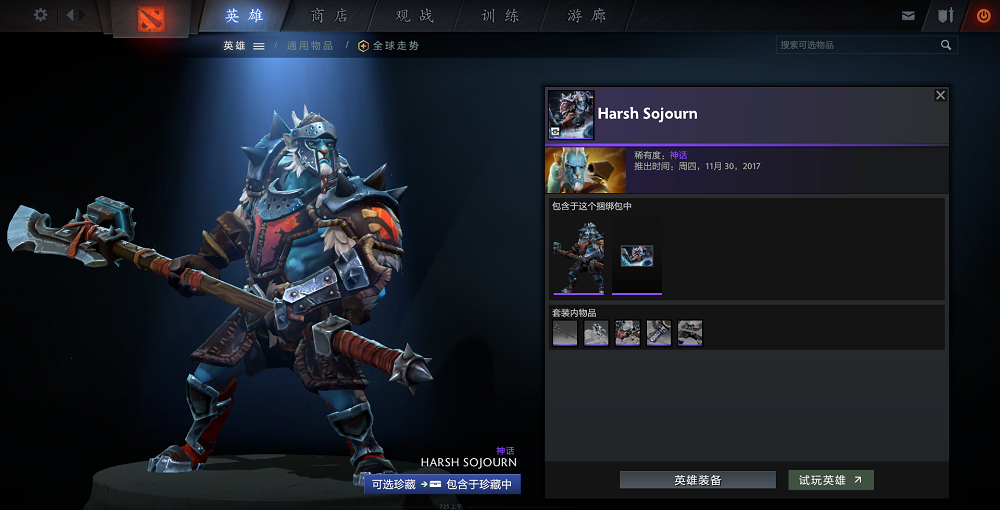Click the 包含于珍藏中 treasure button
1000x510 pixels.
[479, 484]
